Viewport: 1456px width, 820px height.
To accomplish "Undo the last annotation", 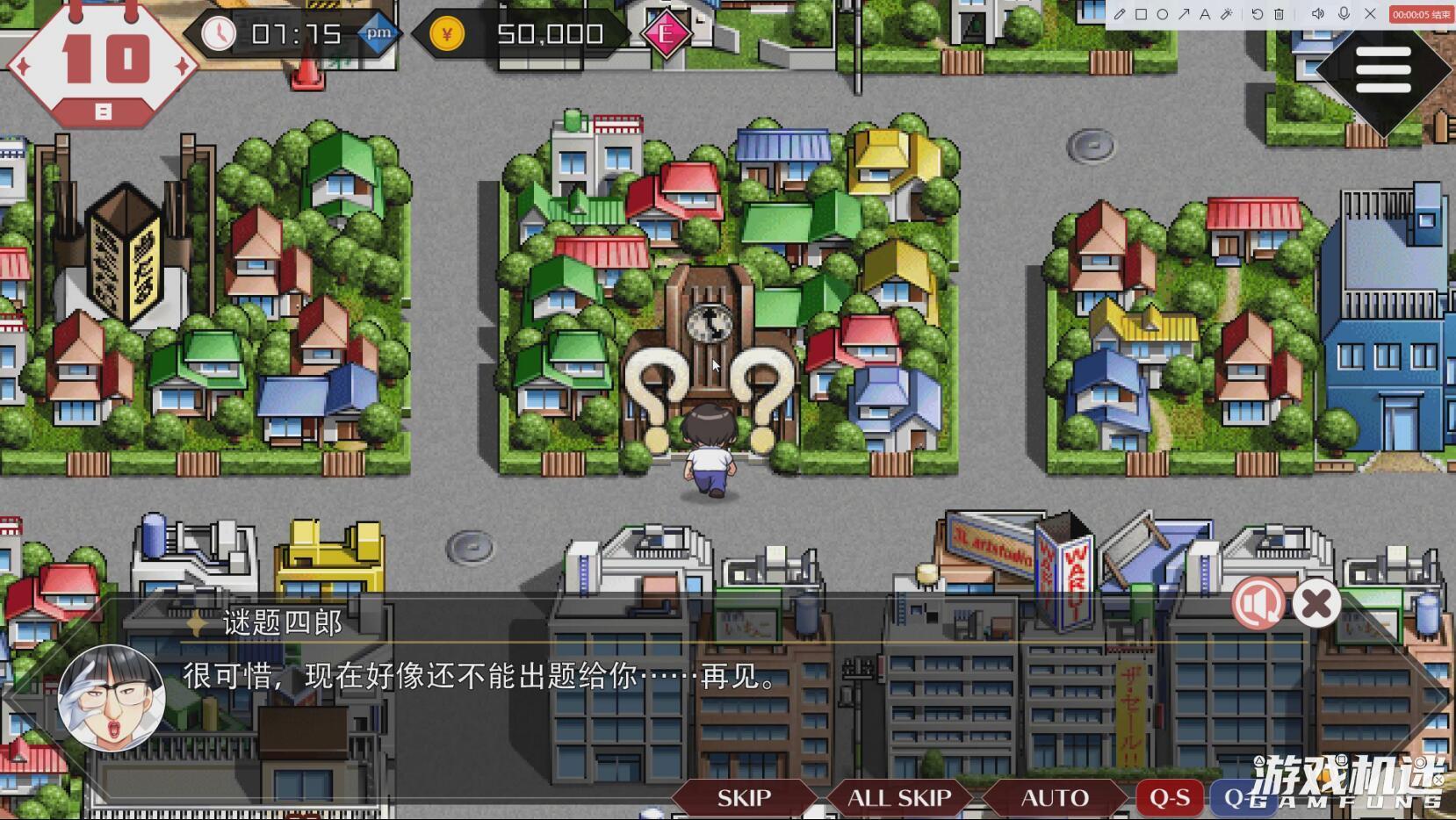I will [1258, 14].
